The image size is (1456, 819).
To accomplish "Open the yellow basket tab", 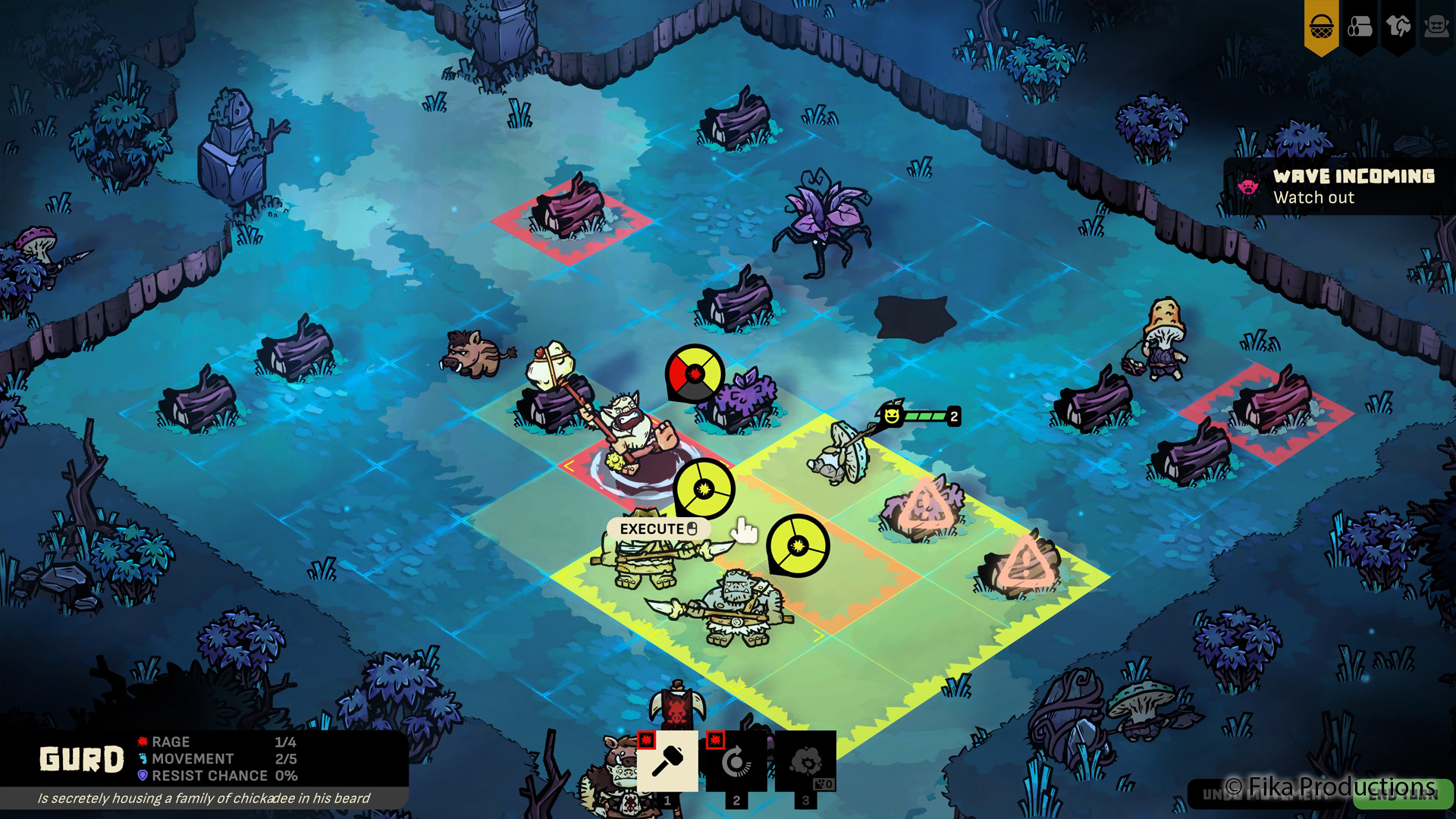I will [1321, 27].
